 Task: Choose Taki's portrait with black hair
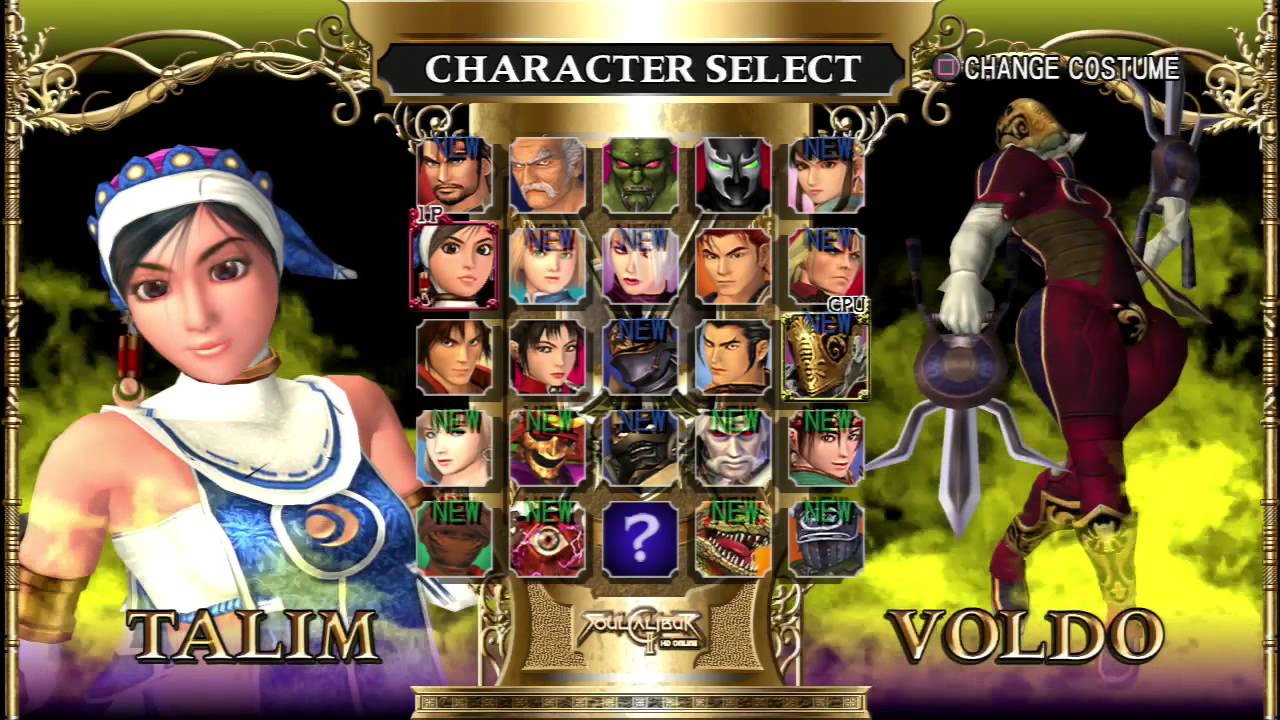point(547,356)
